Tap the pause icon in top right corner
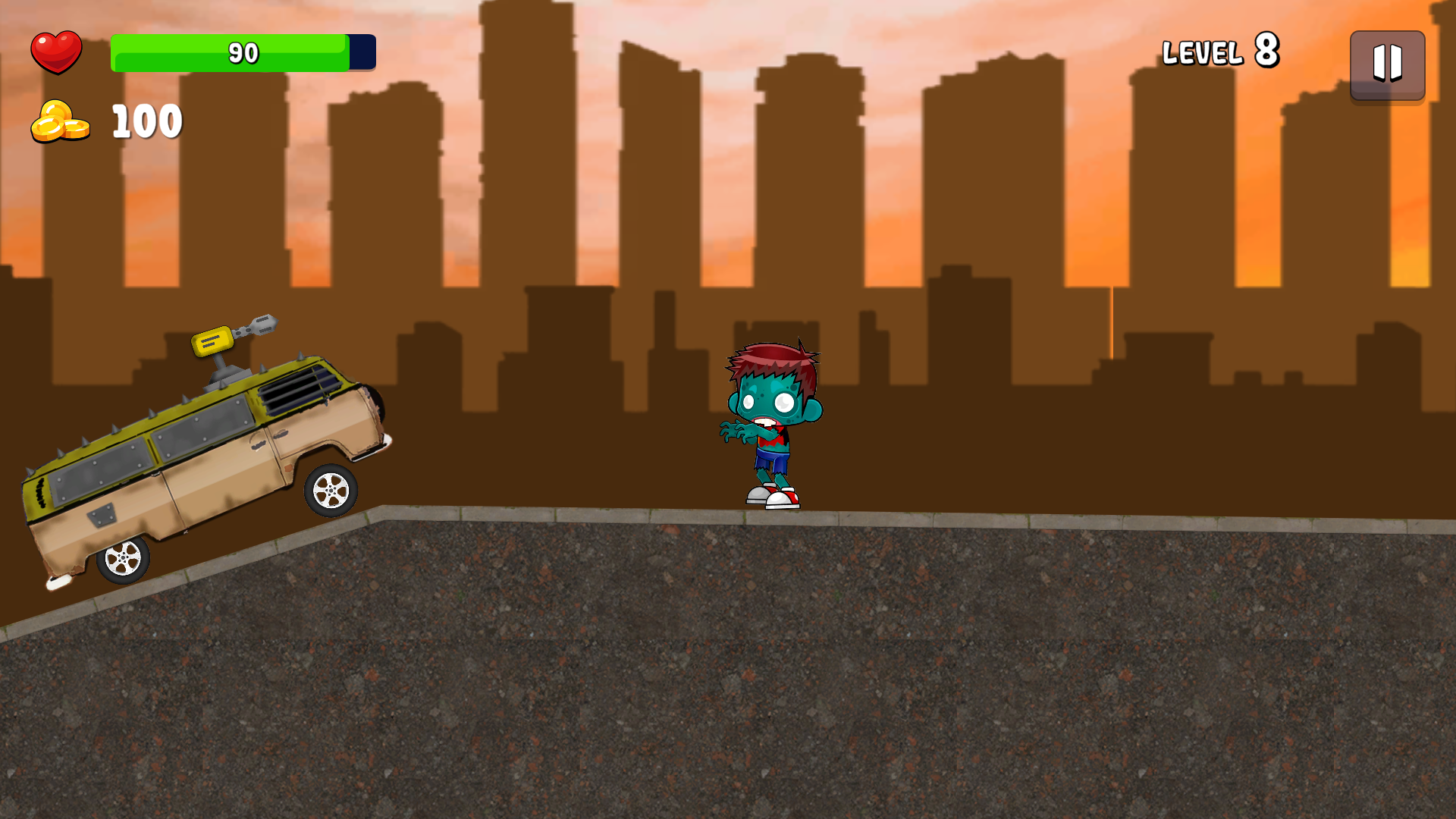The width and height of the screenshot is (1456, 819). [x=1388, y=67]
